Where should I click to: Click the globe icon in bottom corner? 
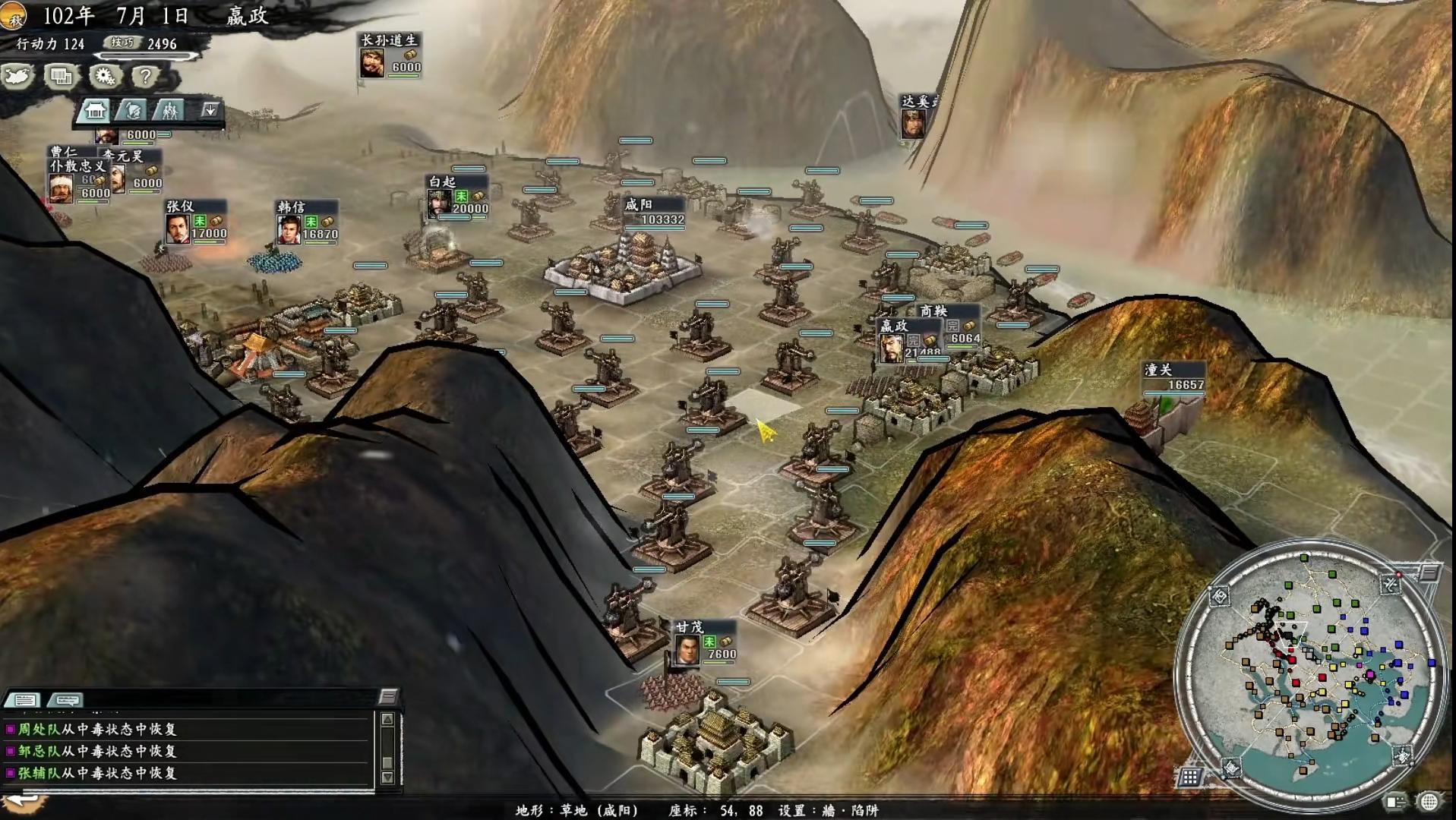coord(1429,802)
